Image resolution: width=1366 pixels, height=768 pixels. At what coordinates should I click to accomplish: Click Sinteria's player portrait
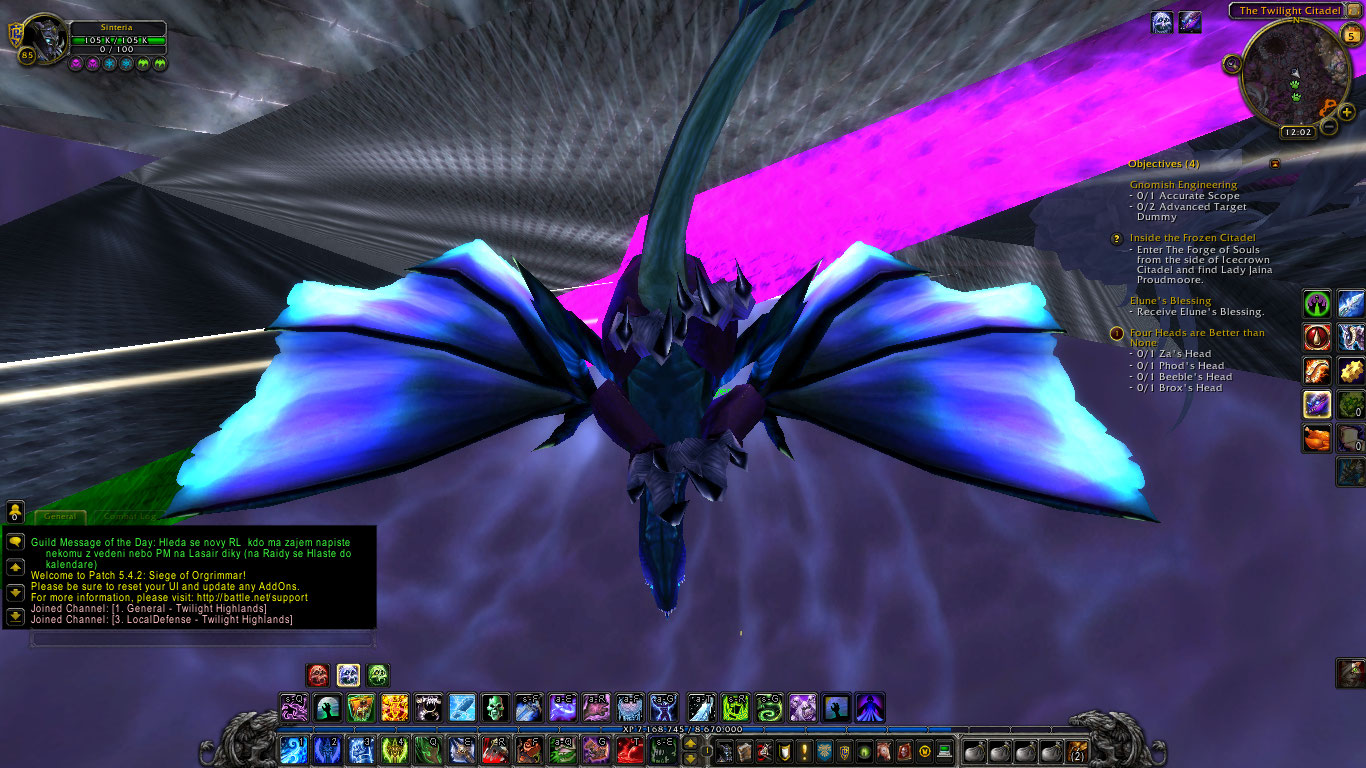(x=42, y=39)
